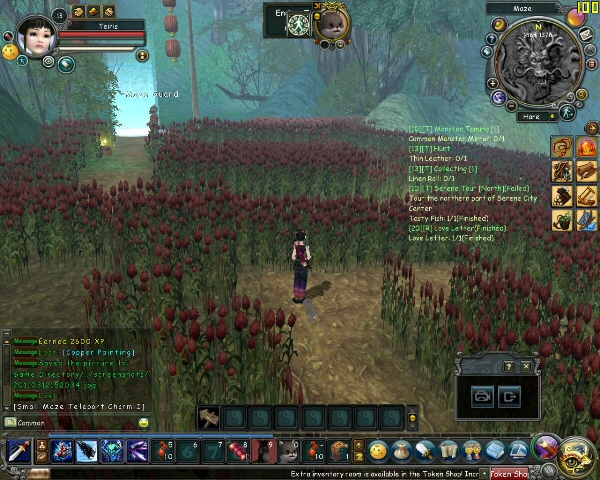Close the small camera panel

click(527, 366)
